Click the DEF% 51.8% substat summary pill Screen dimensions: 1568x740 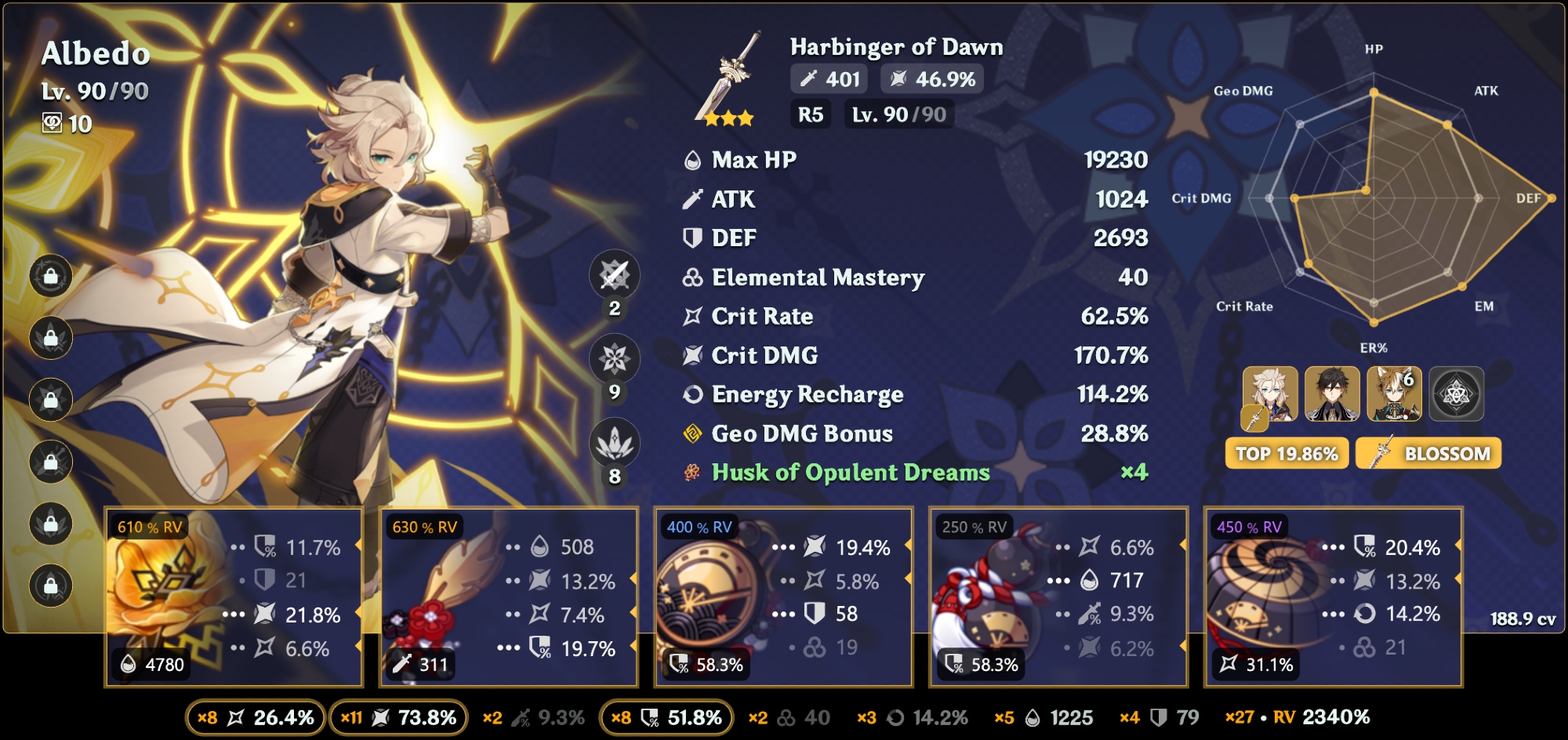666,717
